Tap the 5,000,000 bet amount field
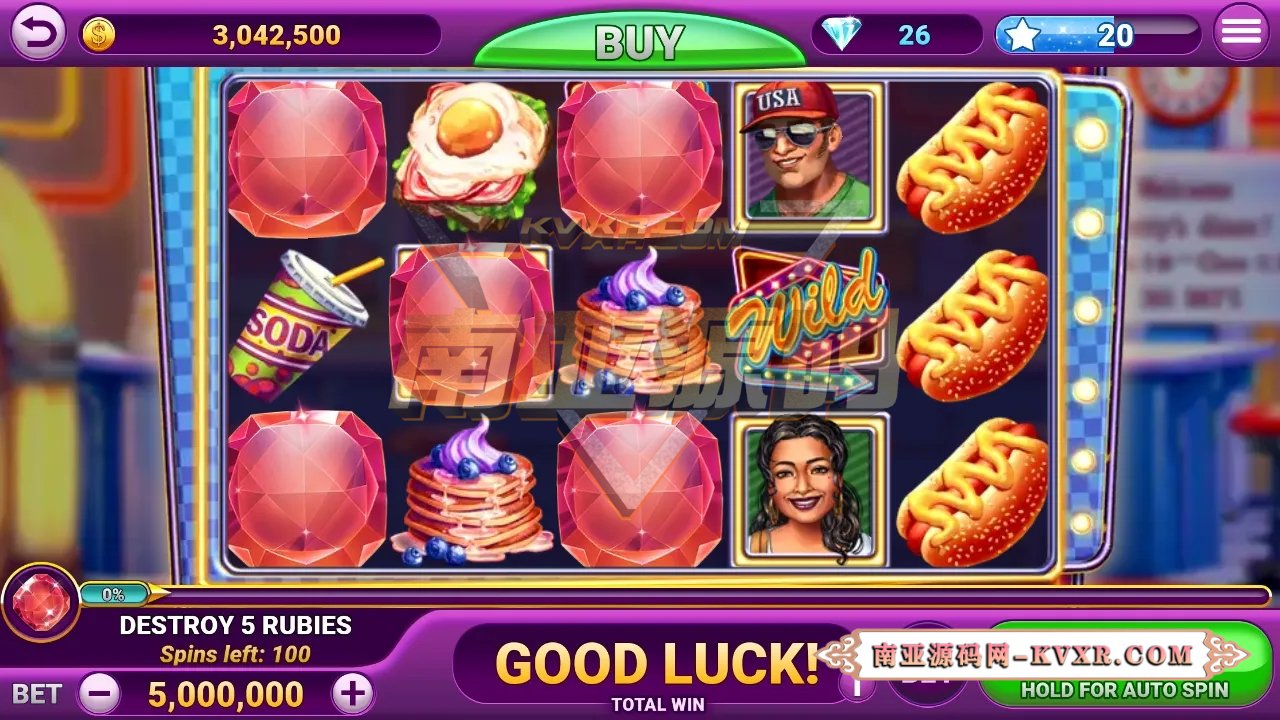The height and width of the screenshot is (720, 1280). (x=225, y=691)
